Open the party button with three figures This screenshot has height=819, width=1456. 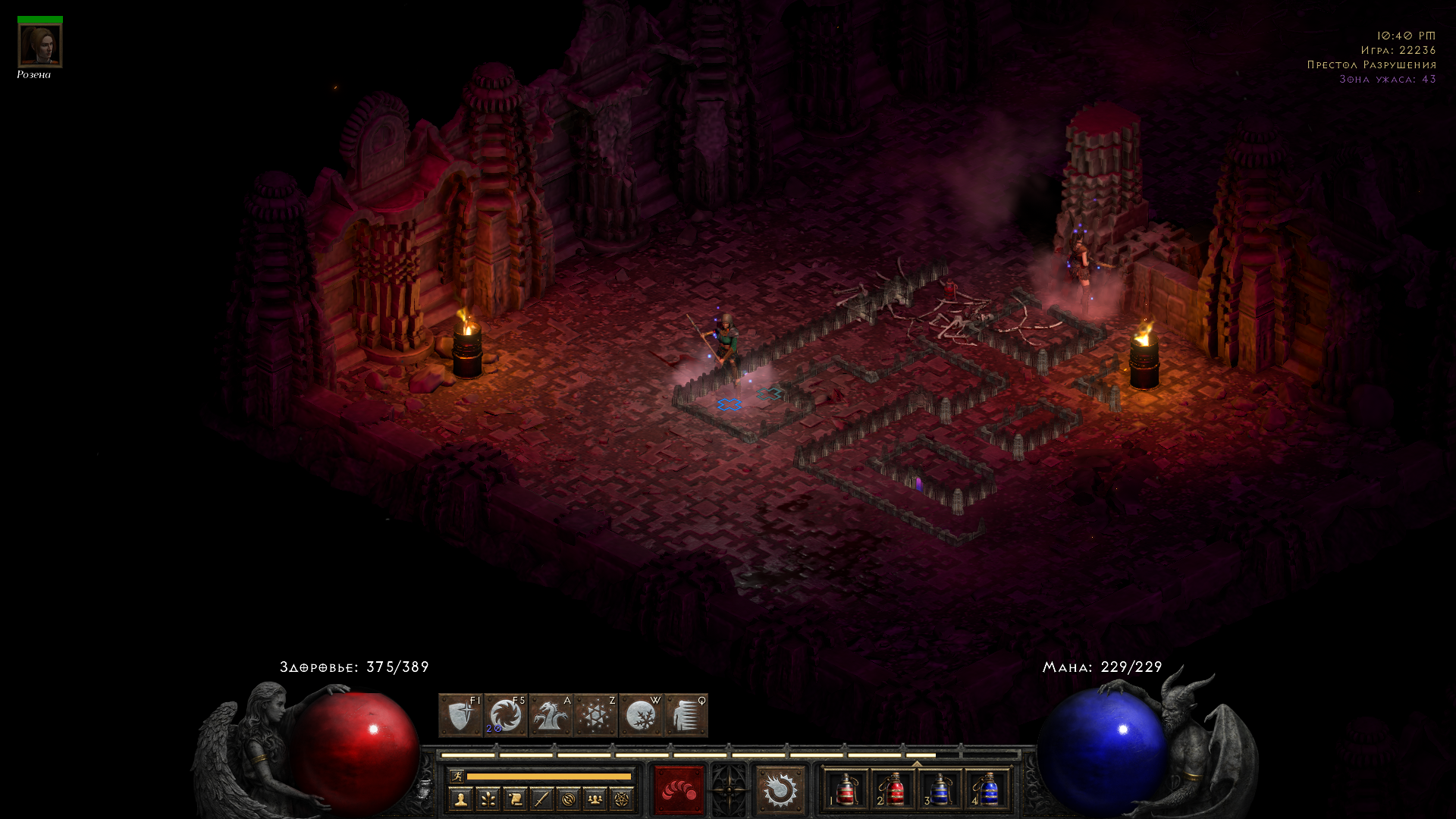tap(595, 799)
